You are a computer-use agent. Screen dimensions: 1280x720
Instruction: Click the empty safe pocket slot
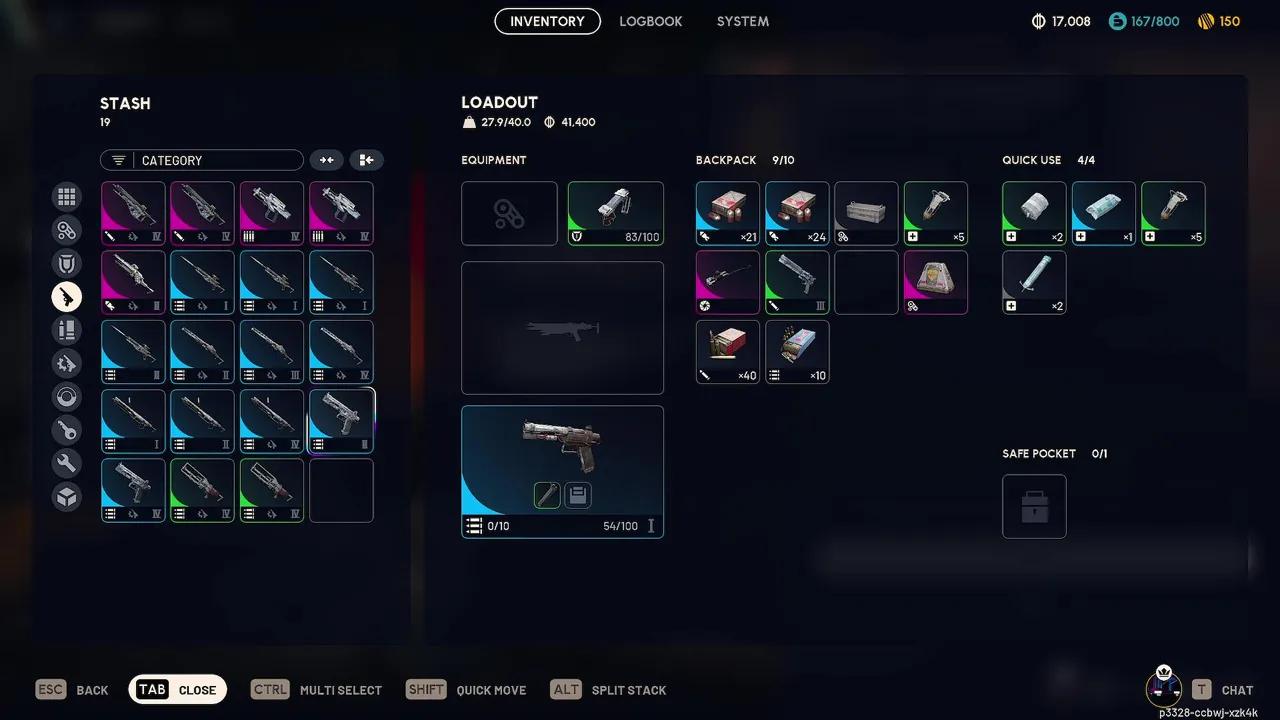pos(1034,506)
